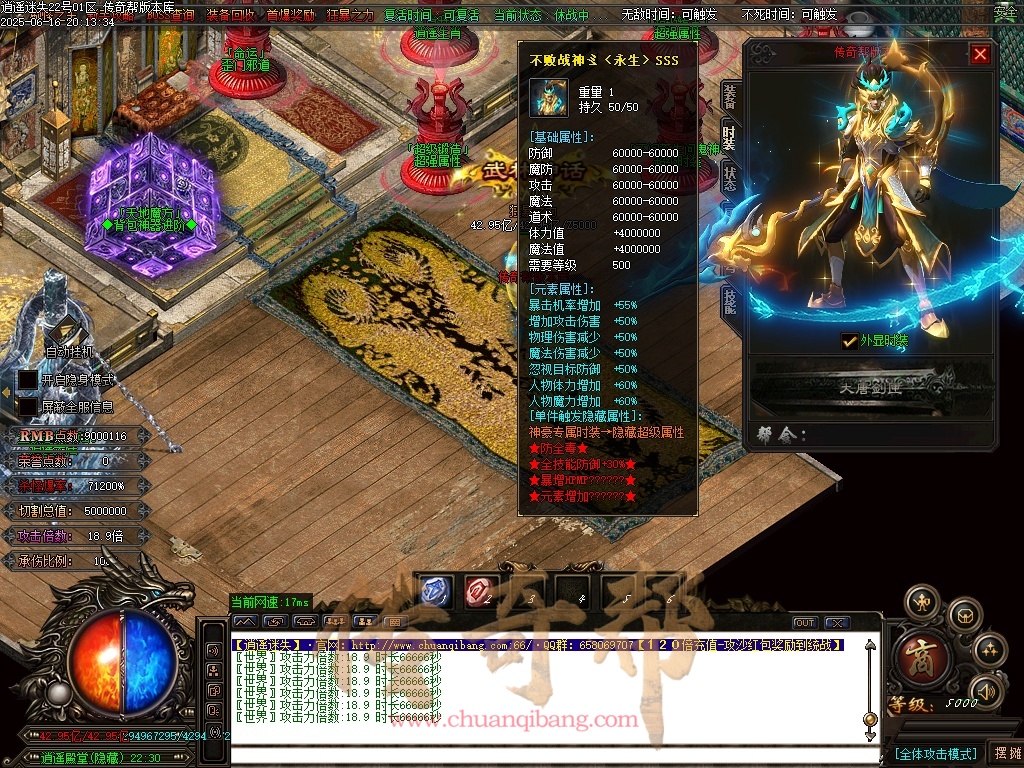
Task: Close the character panel with red X
Action: (x=980, y=54)
